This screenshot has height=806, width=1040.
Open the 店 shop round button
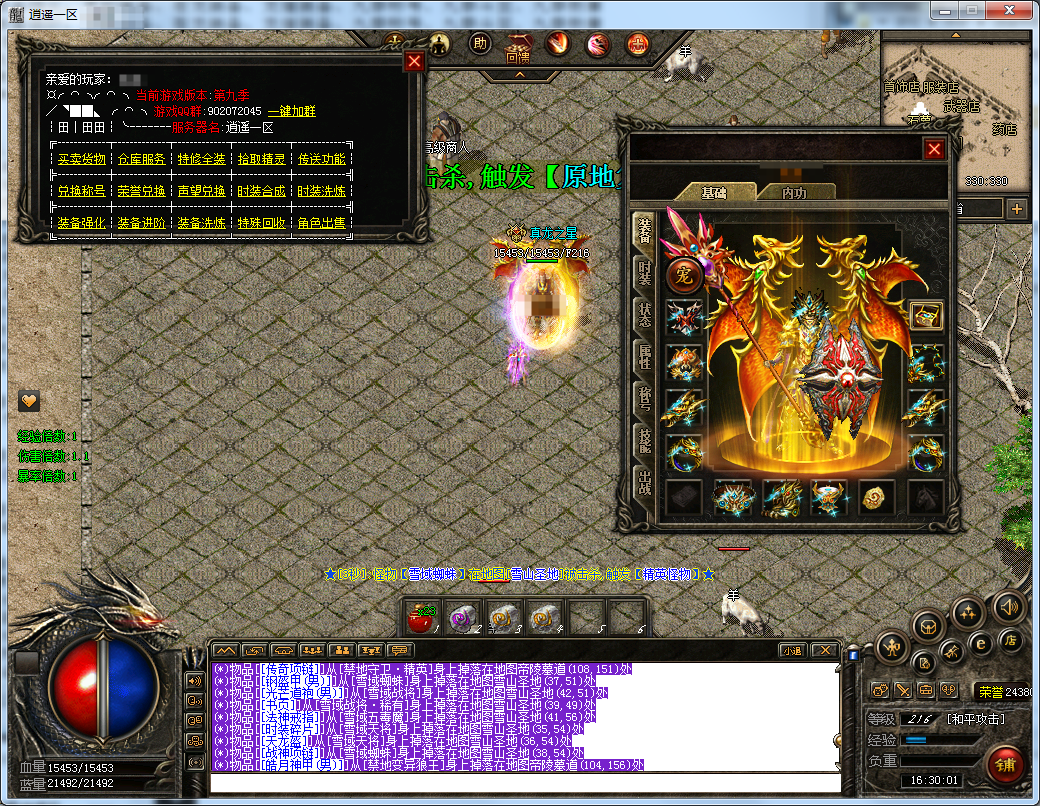[x=1011, y=638]
